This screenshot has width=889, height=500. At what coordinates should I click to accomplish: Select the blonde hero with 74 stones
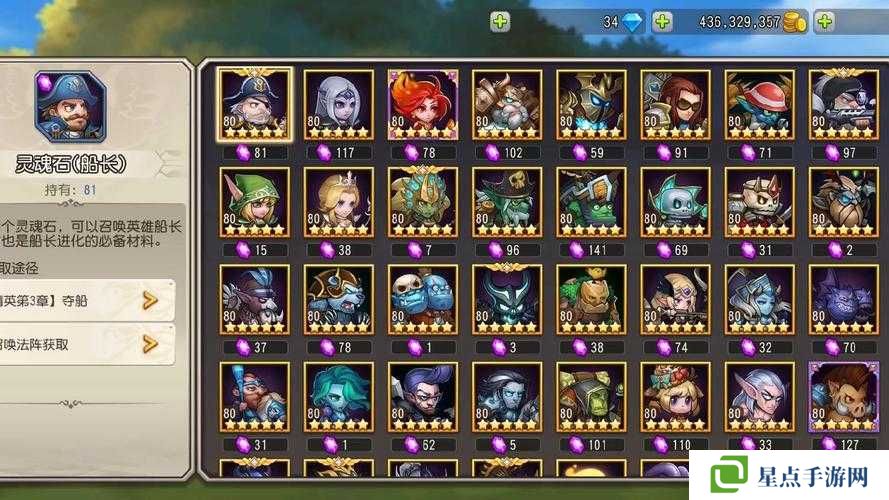click(x=675, y=299)
